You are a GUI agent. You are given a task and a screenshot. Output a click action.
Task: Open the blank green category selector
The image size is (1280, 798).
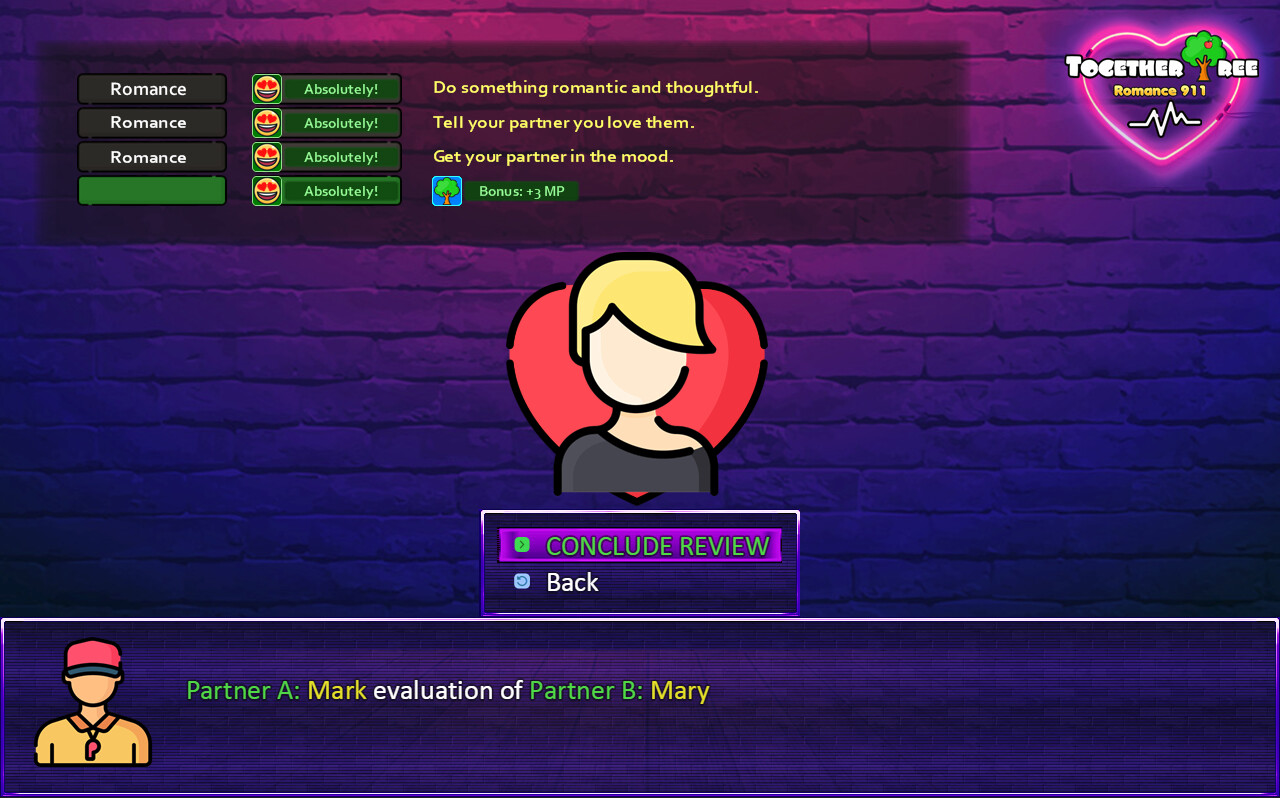[151, 190]
